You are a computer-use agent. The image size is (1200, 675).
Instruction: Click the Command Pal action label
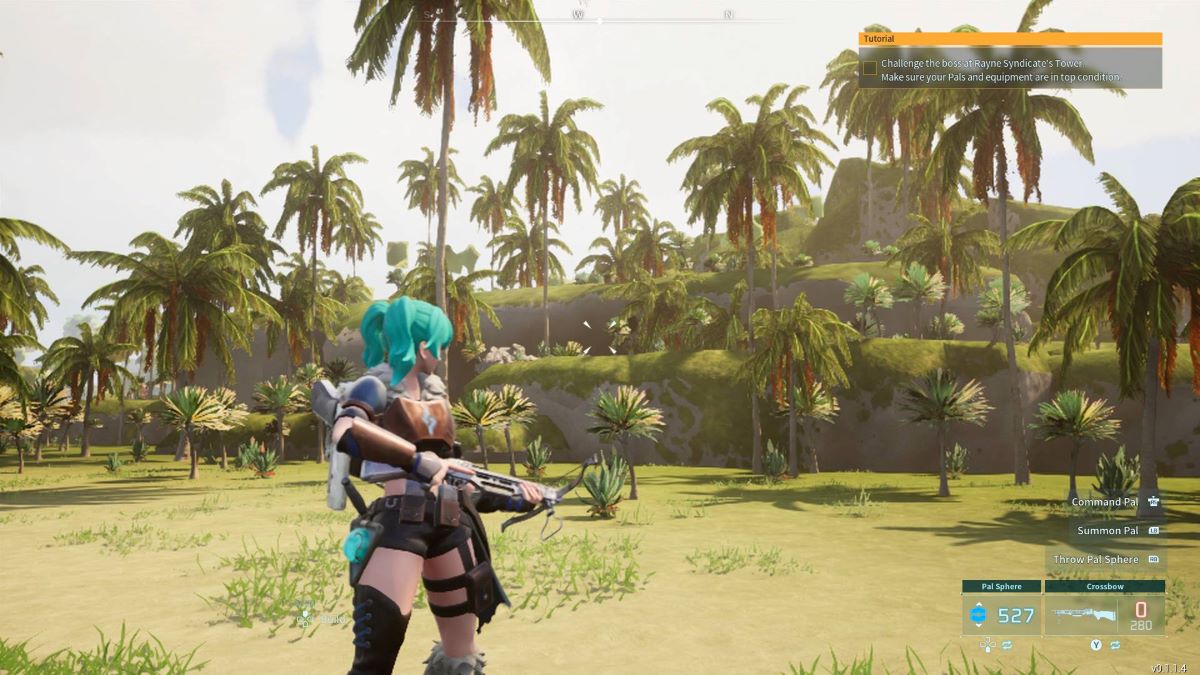1104,502
